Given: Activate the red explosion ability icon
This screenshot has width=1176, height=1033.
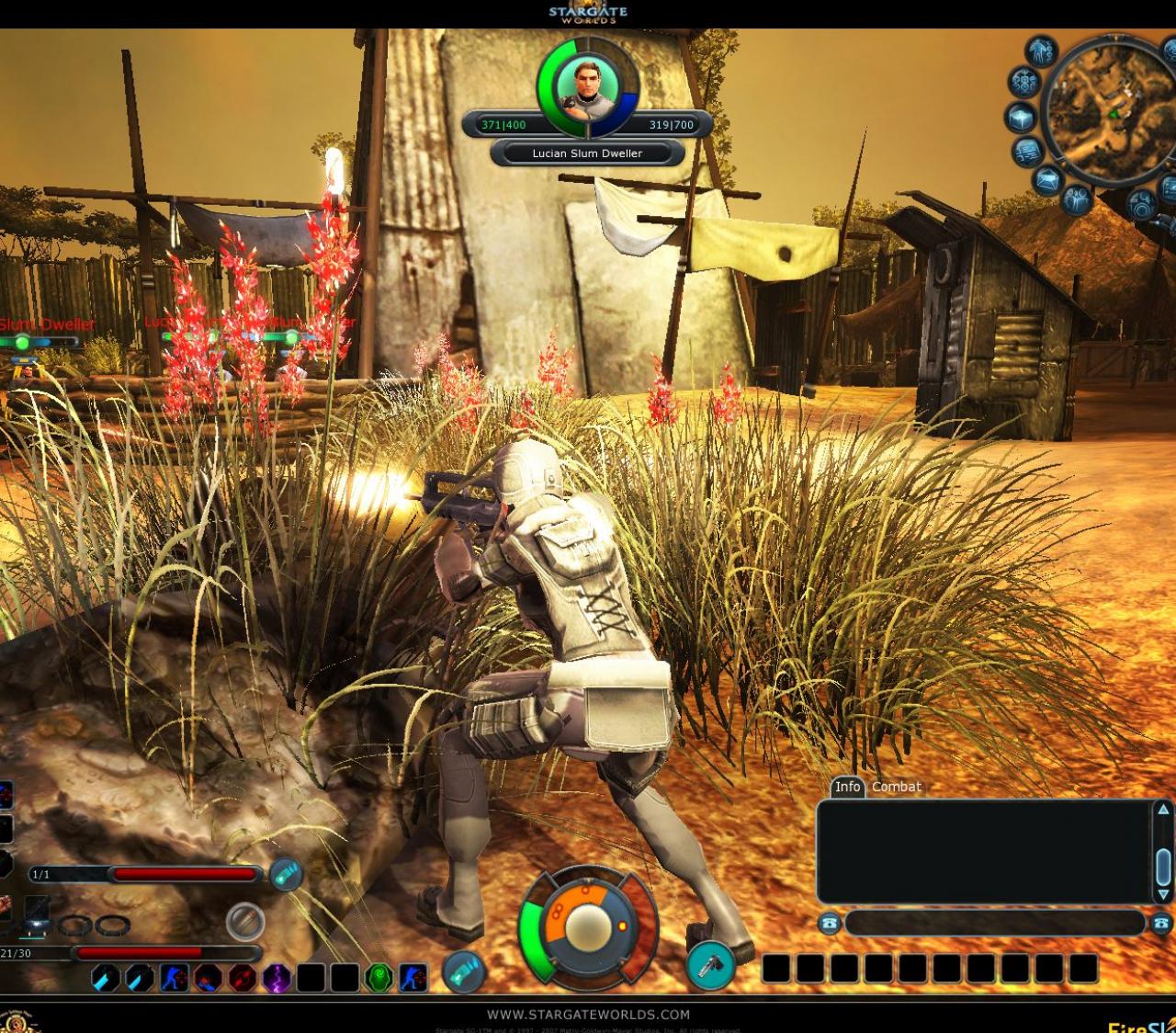Looking at the screenshot, I should (x=243, y=978).
